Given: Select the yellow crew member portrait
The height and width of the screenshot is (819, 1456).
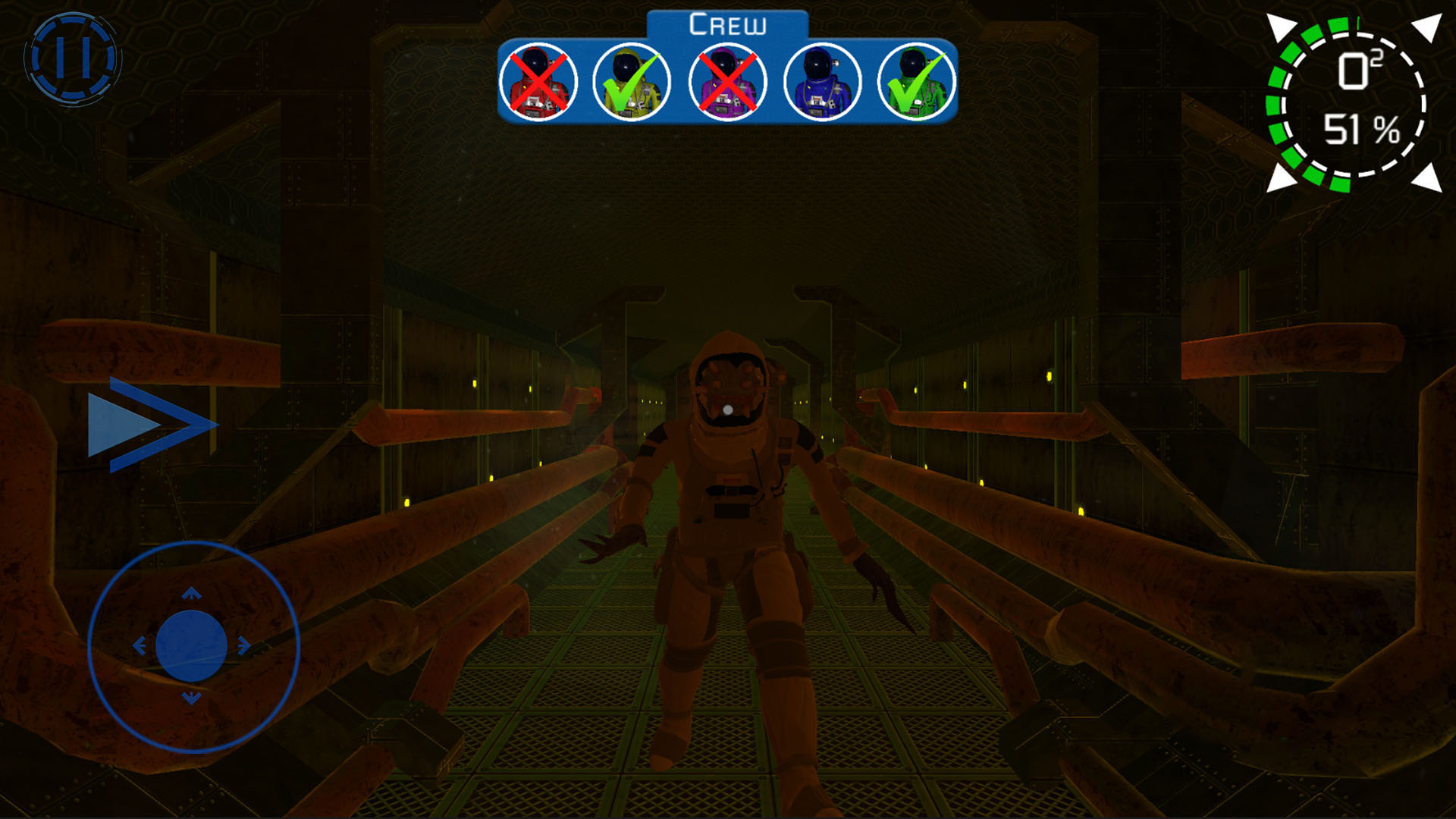Looking at the screenshot, I should (631, 81).
